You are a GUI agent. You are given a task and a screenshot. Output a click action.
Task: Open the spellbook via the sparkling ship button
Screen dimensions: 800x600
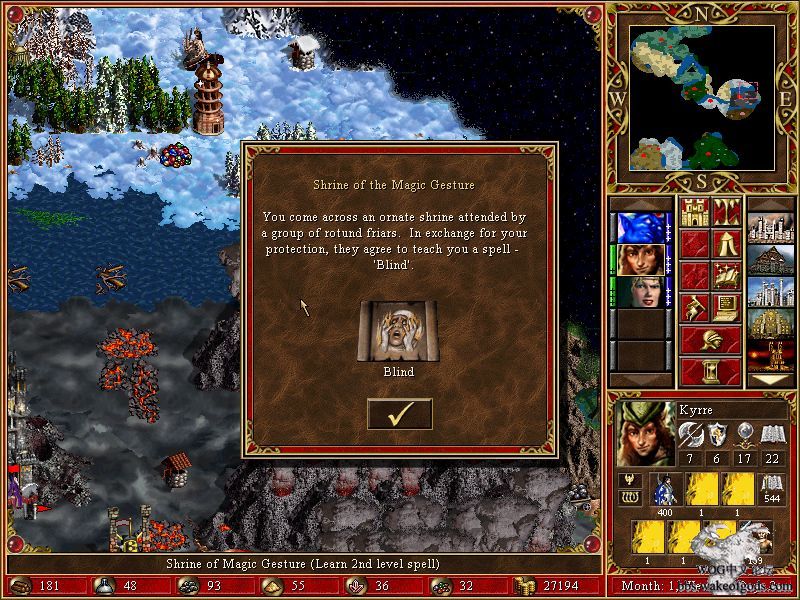(727, 276)
